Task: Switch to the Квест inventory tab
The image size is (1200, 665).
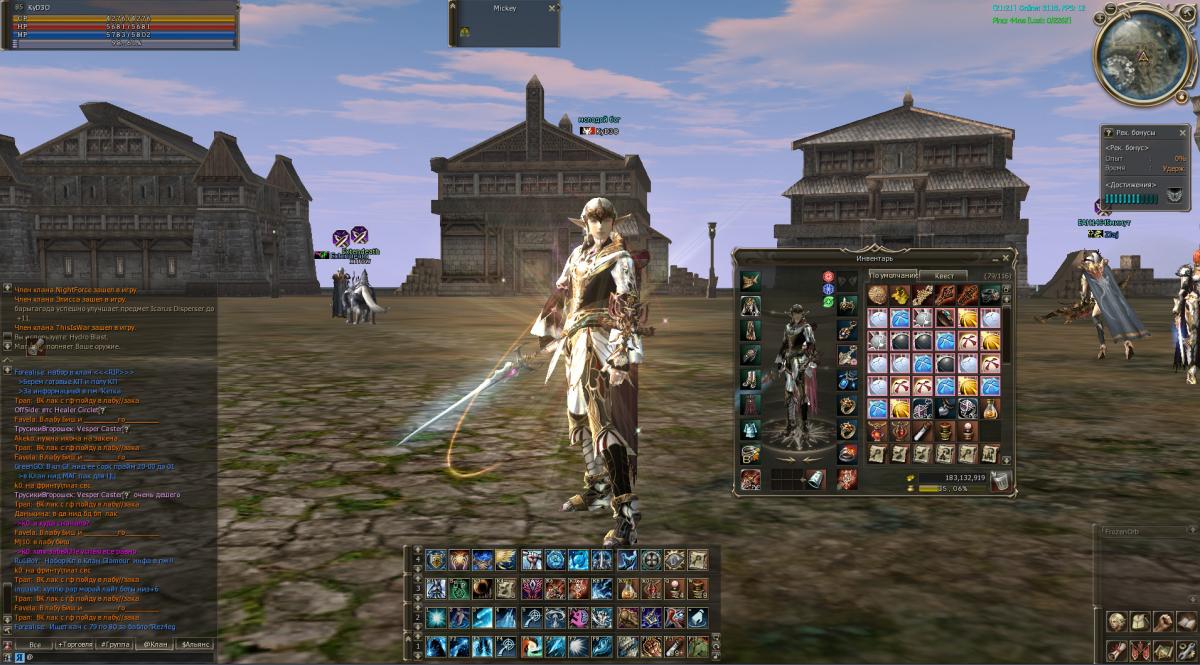Action: (943, 275)
